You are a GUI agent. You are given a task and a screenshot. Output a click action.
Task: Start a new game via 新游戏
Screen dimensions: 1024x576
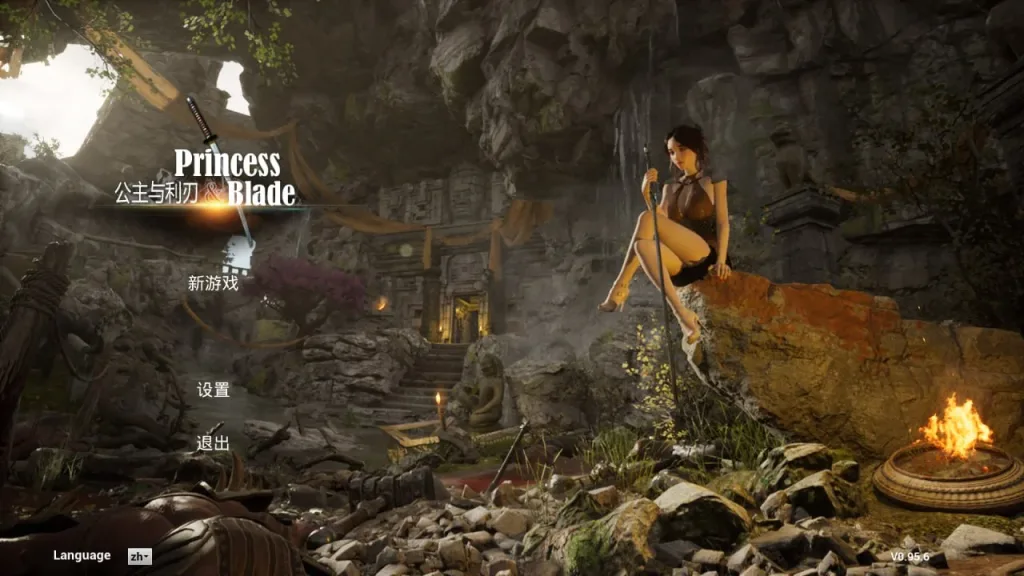213,283
